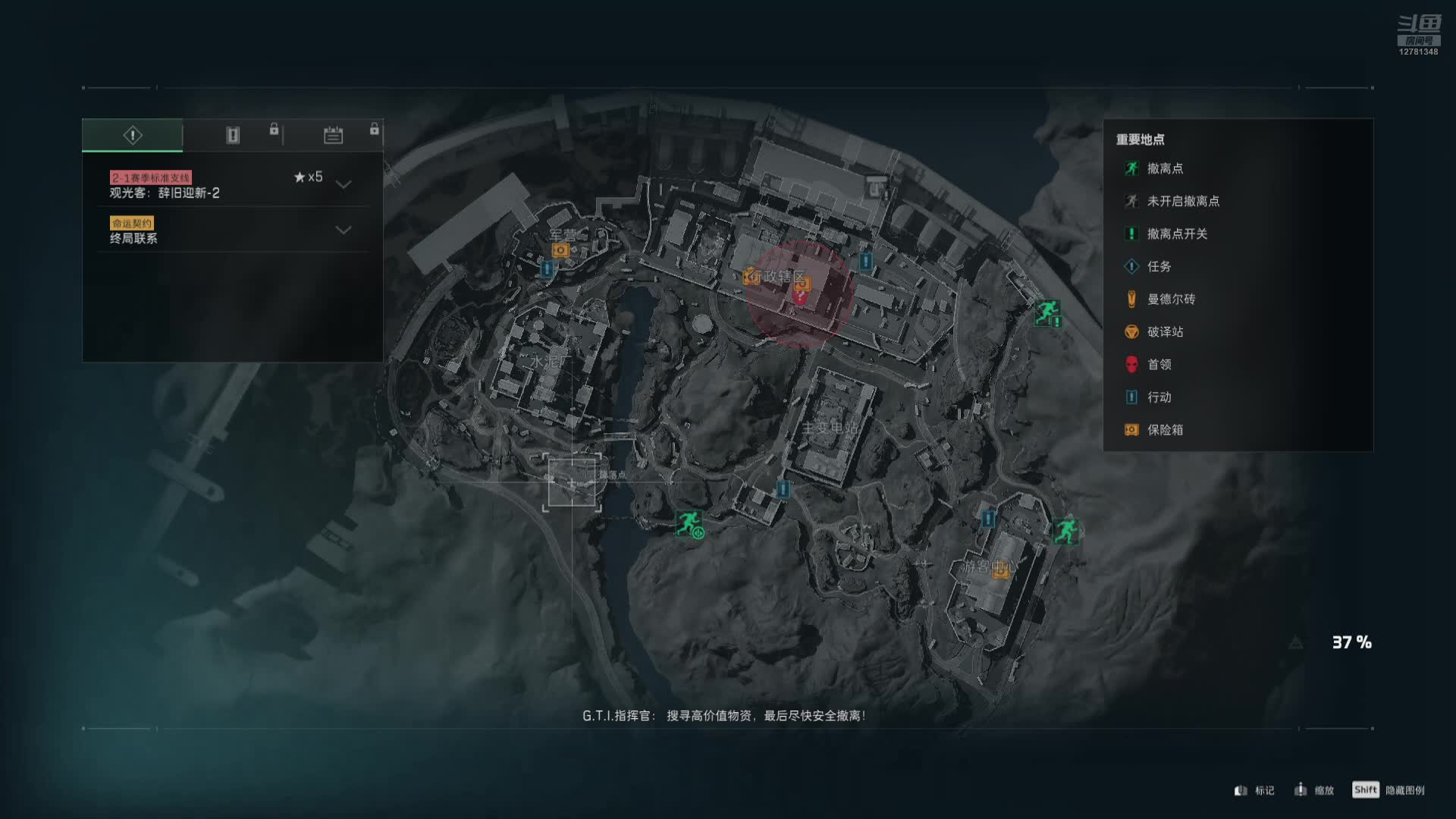
Task: Click the red boss marker in 行政辖区
Action: (799, 297)
